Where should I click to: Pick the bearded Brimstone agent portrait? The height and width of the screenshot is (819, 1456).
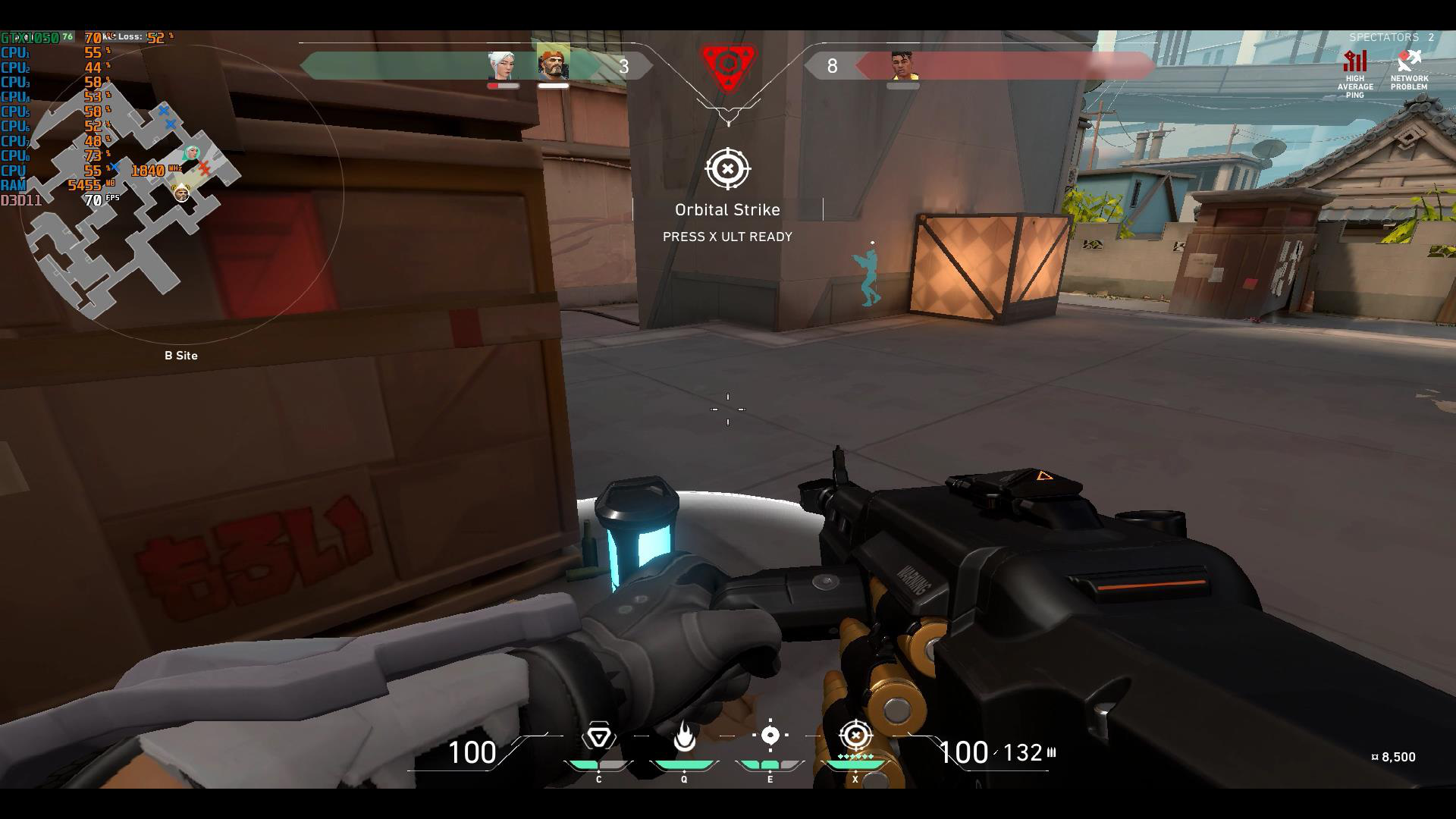click(554, 64)
